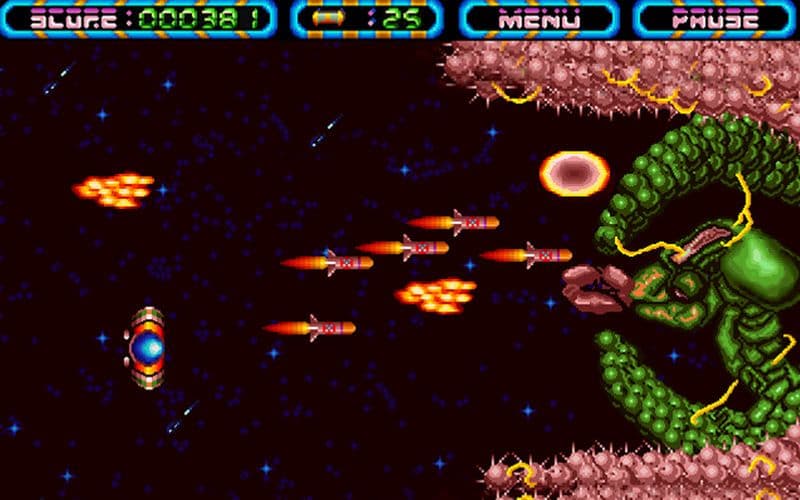Open the MENU button
800x500 pixels.
coord(539,19)
